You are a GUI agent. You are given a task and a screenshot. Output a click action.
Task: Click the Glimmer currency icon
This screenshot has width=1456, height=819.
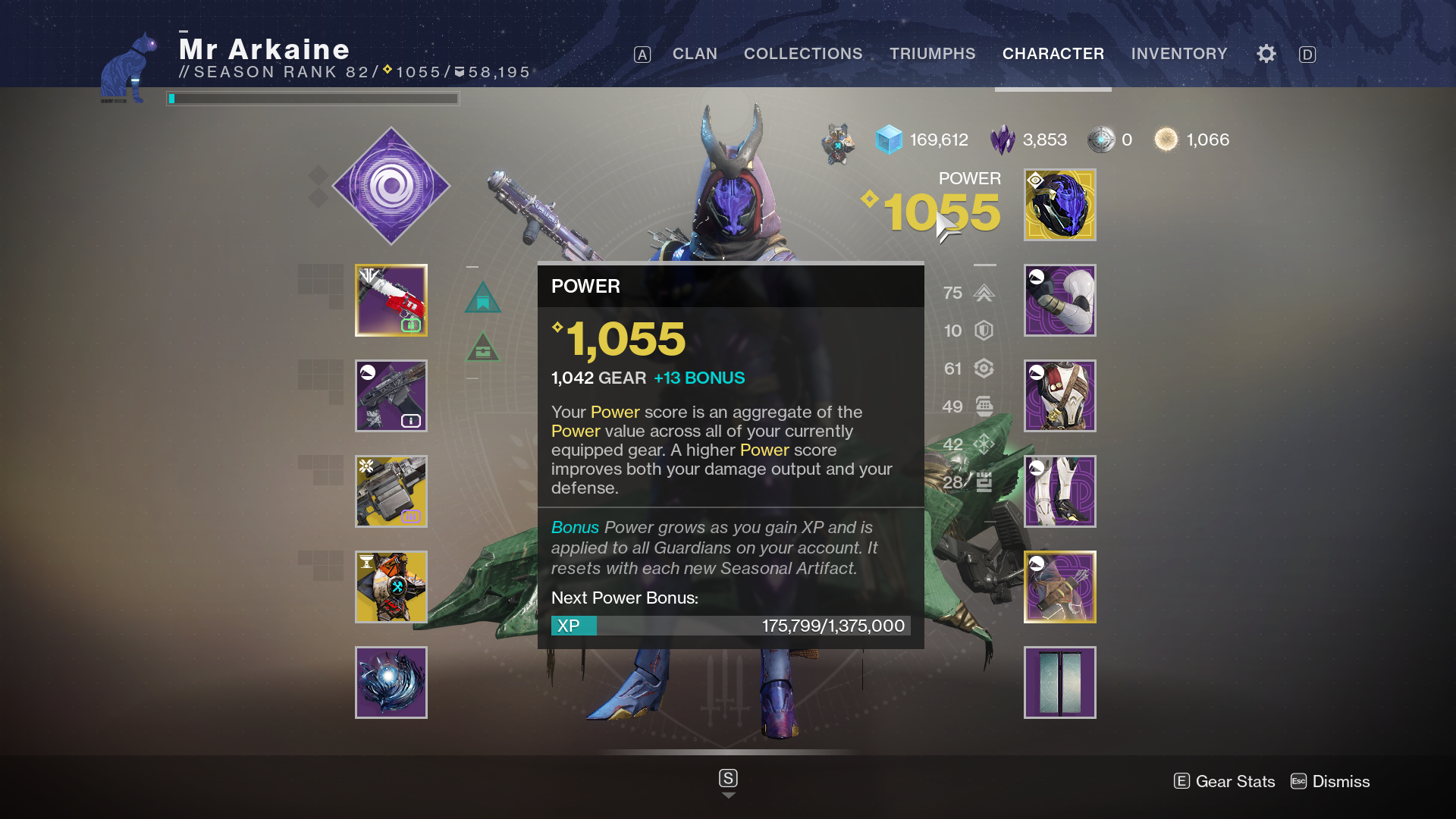(887, 140)
